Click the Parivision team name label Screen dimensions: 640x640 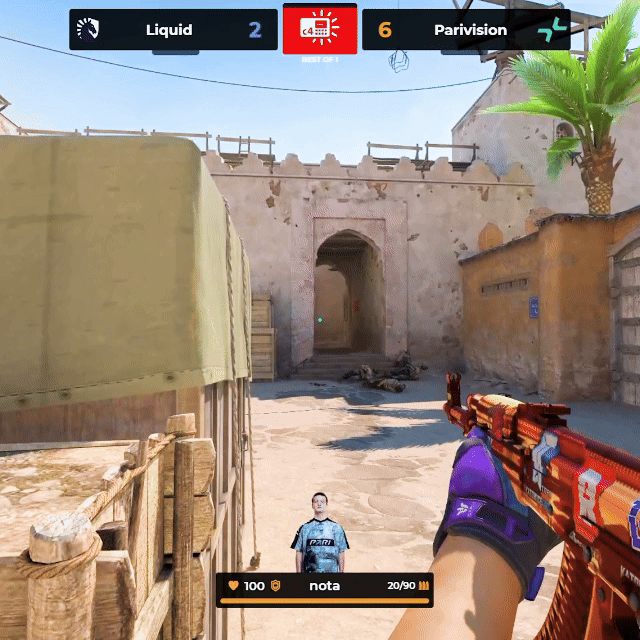point(470,30)
